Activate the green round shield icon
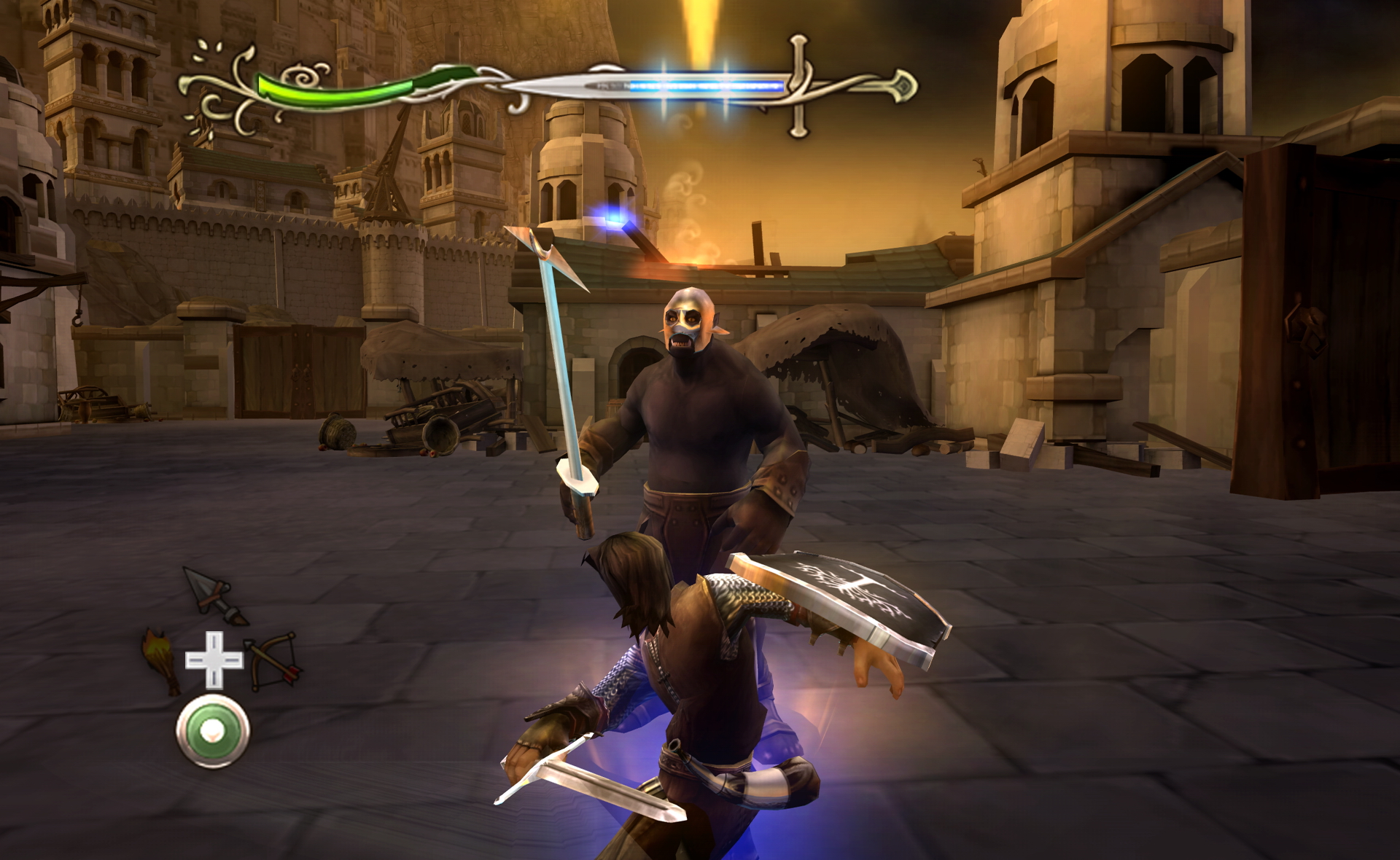 pos(213,731)
